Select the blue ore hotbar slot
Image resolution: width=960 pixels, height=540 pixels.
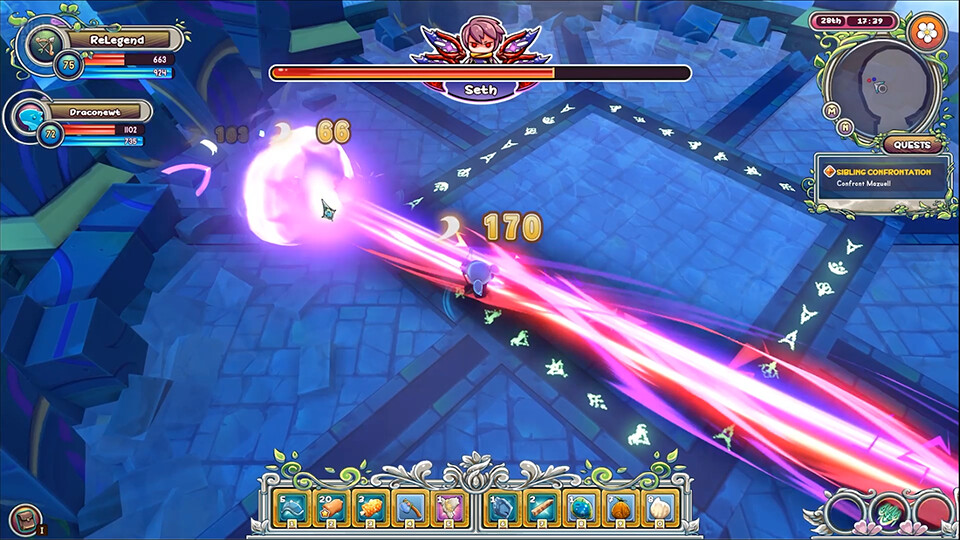click(502, 509)
